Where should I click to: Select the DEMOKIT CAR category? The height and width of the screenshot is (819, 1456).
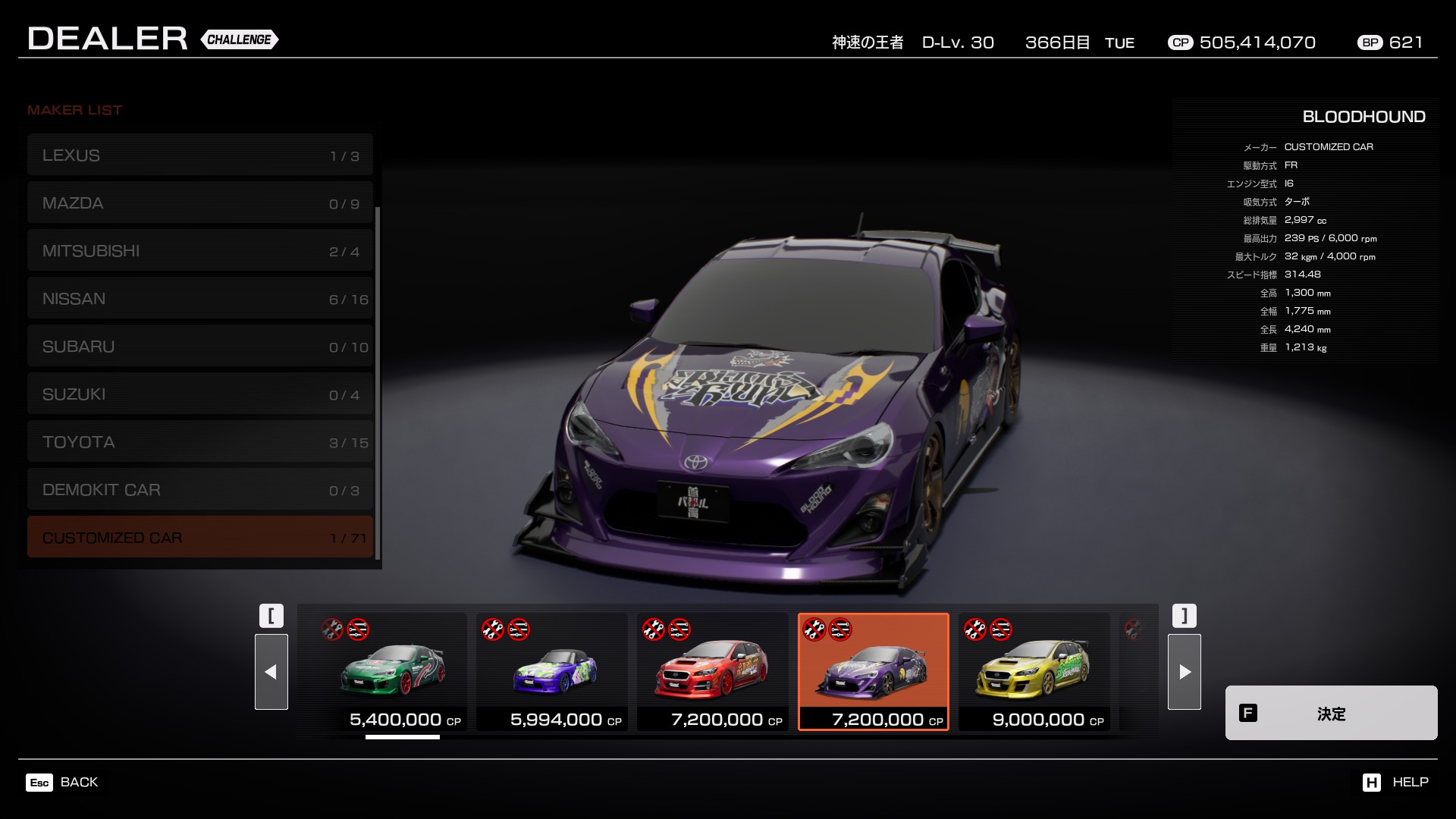(x=199, y=490)
